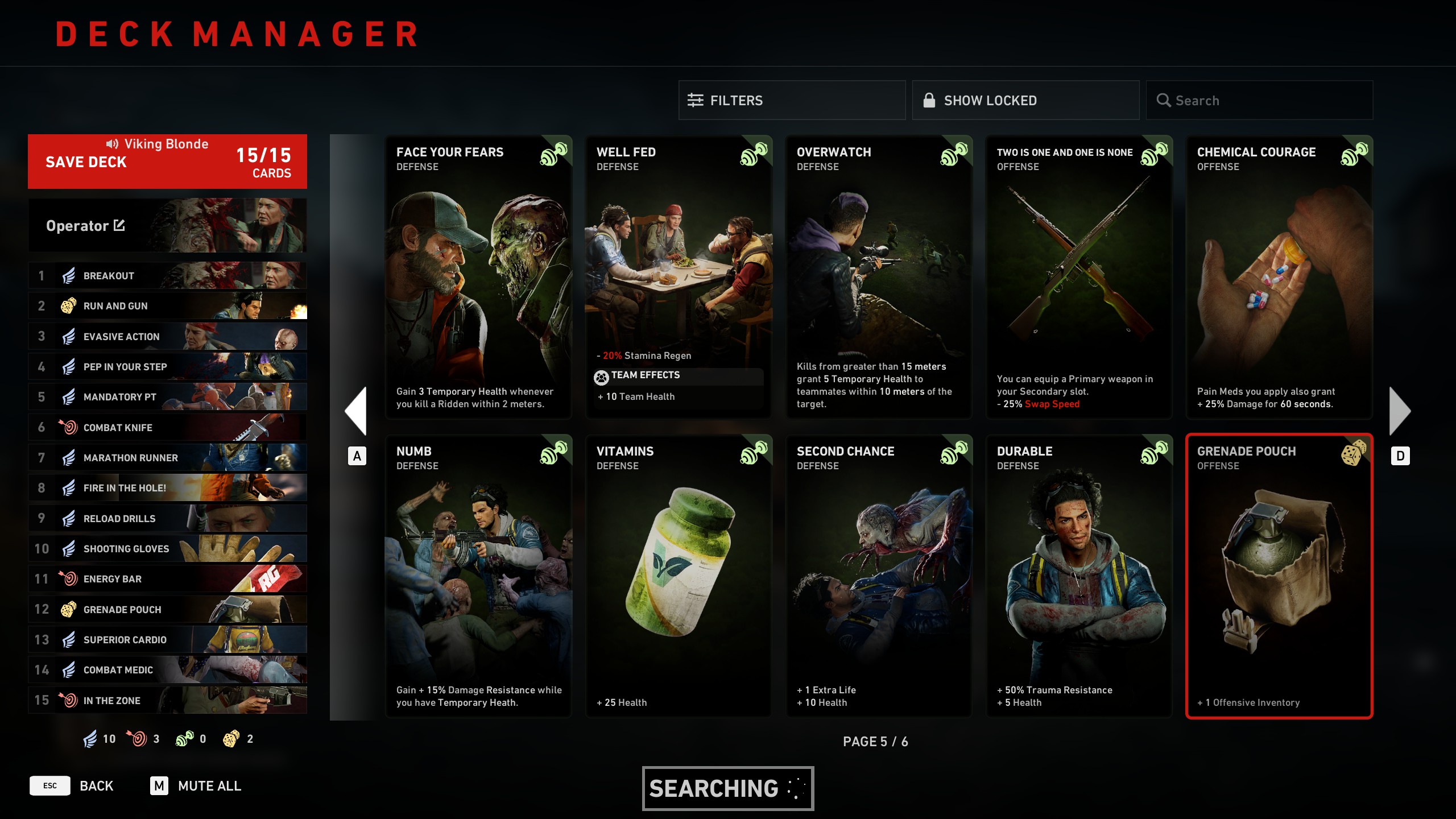Return to the previous card page

pos(357,411)
